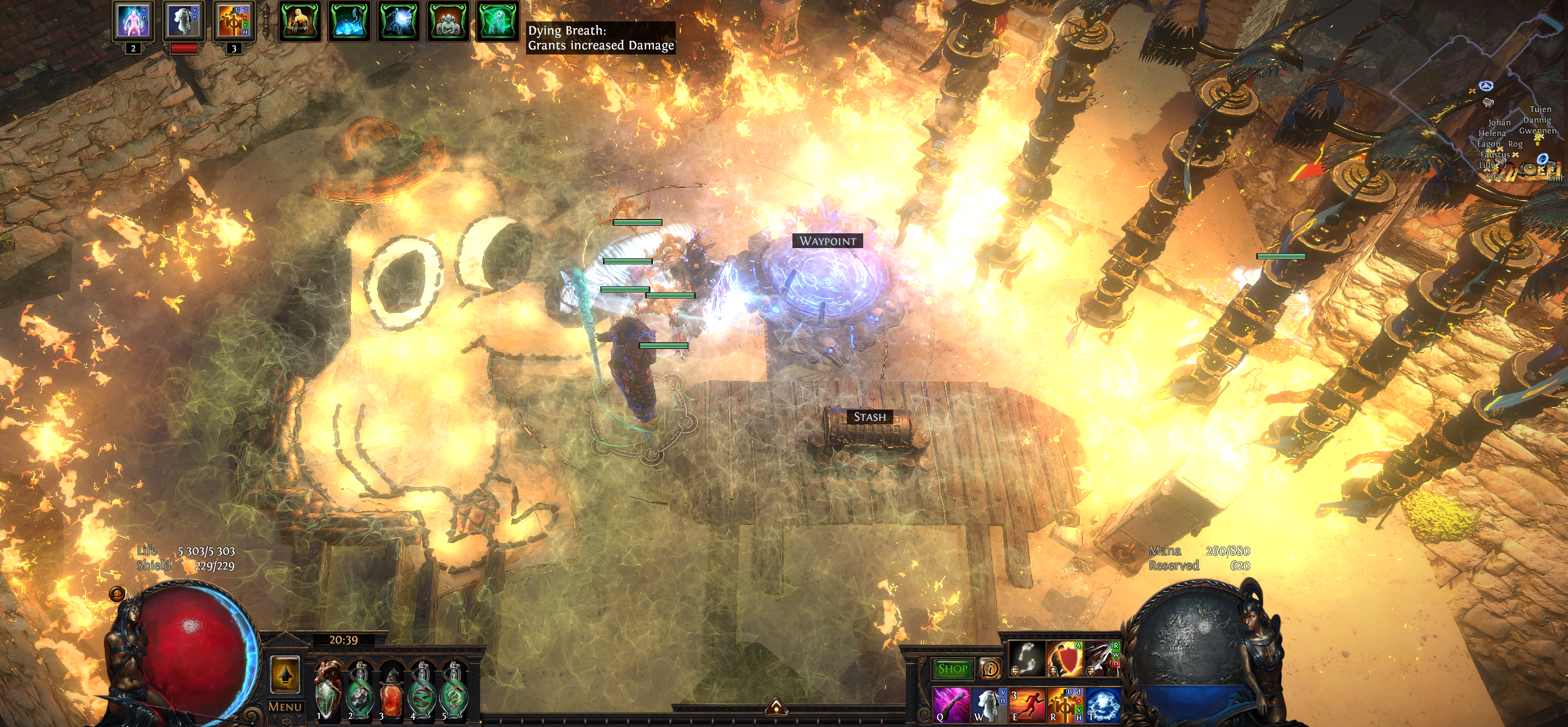
Task: Select the red shield skill slot
Action: click(x=1065, y=659)
